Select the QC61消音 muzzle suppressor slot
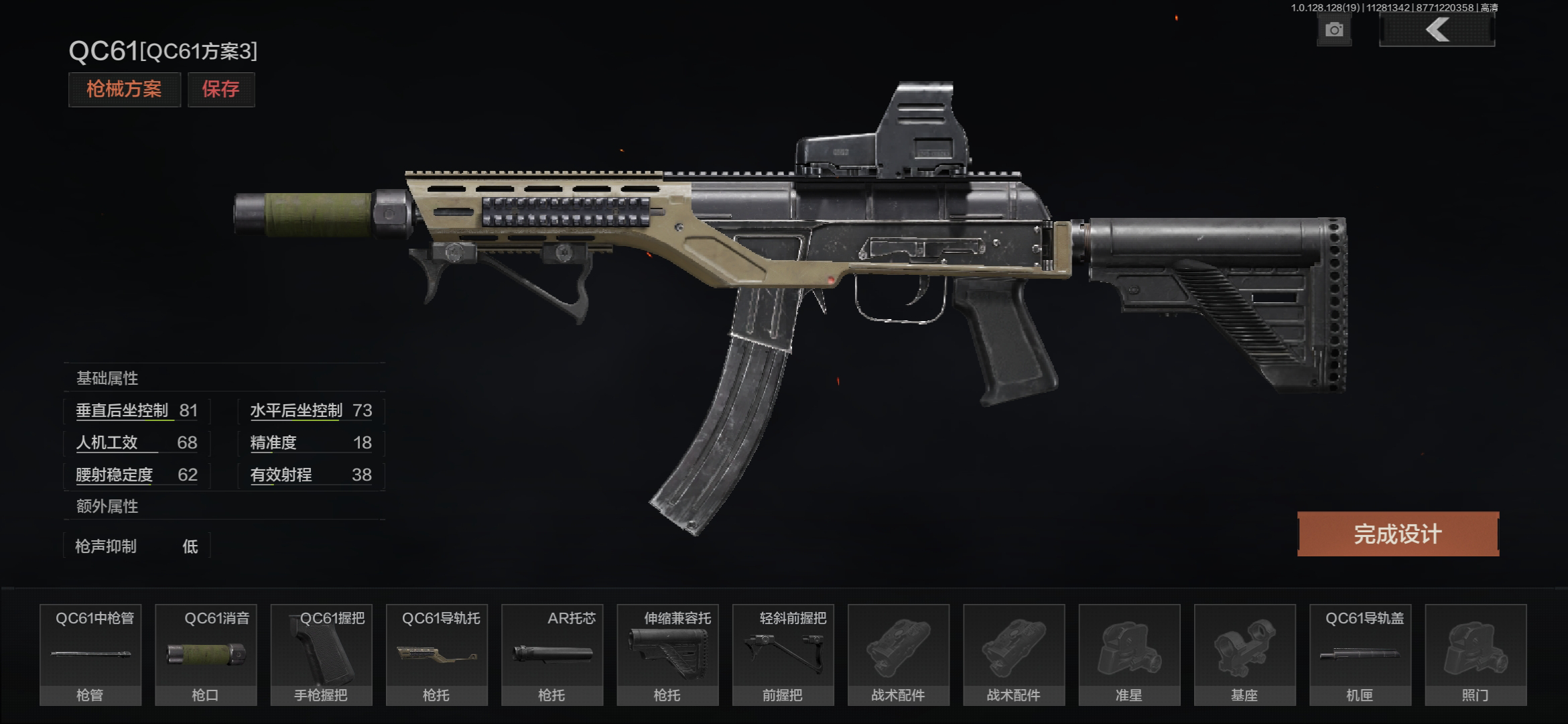 click(206, 654)
